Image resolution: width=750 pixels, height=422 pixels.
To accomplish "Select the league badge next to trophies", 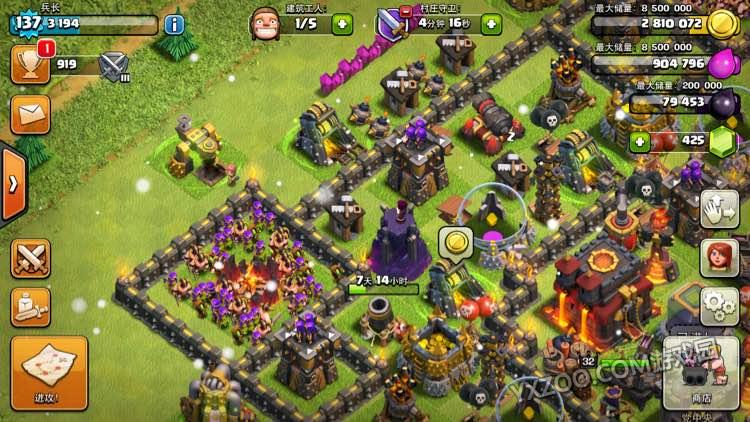I will coord(115,66).
